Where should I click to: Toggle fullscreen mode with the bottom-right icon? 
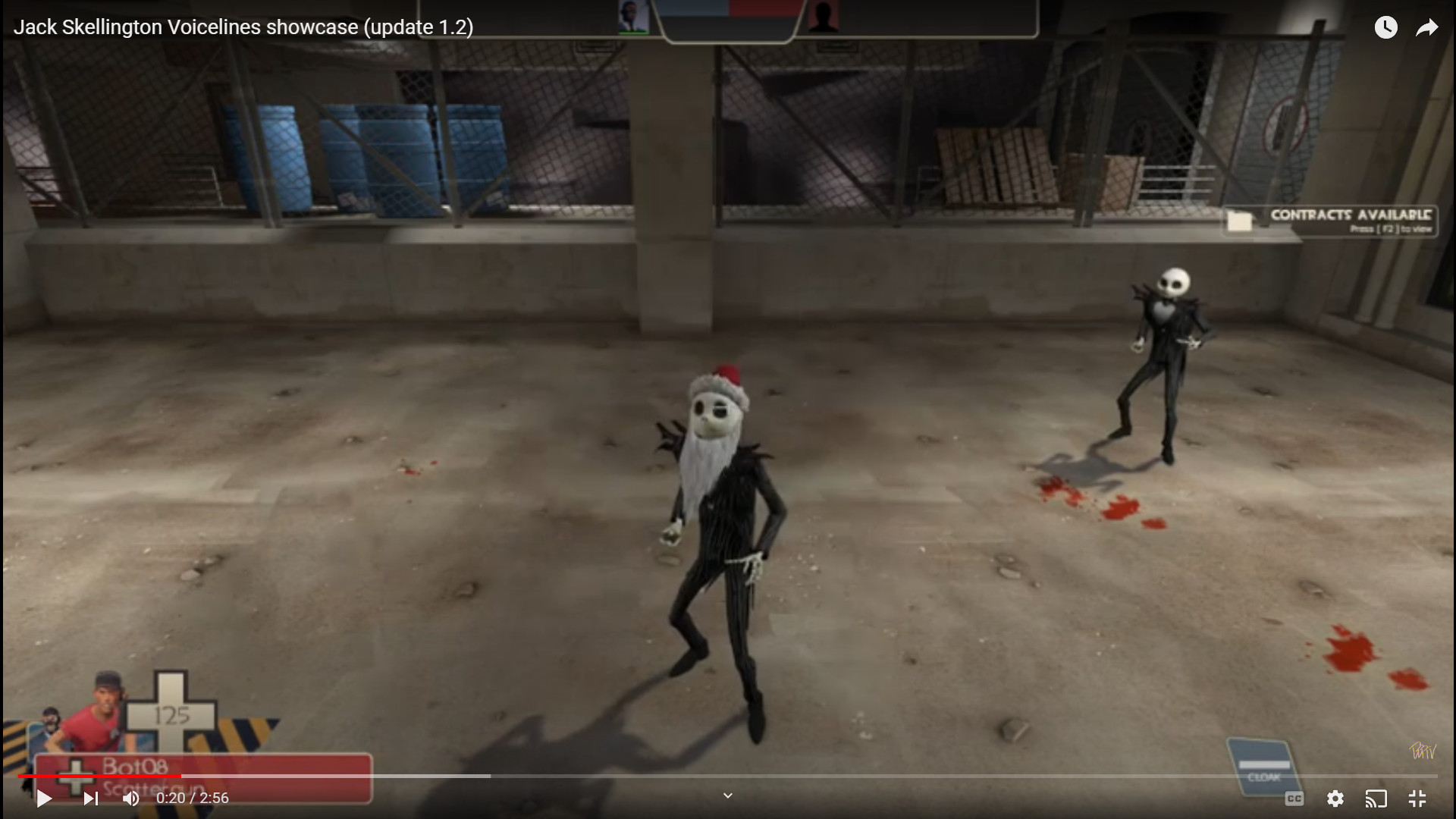1417,799
